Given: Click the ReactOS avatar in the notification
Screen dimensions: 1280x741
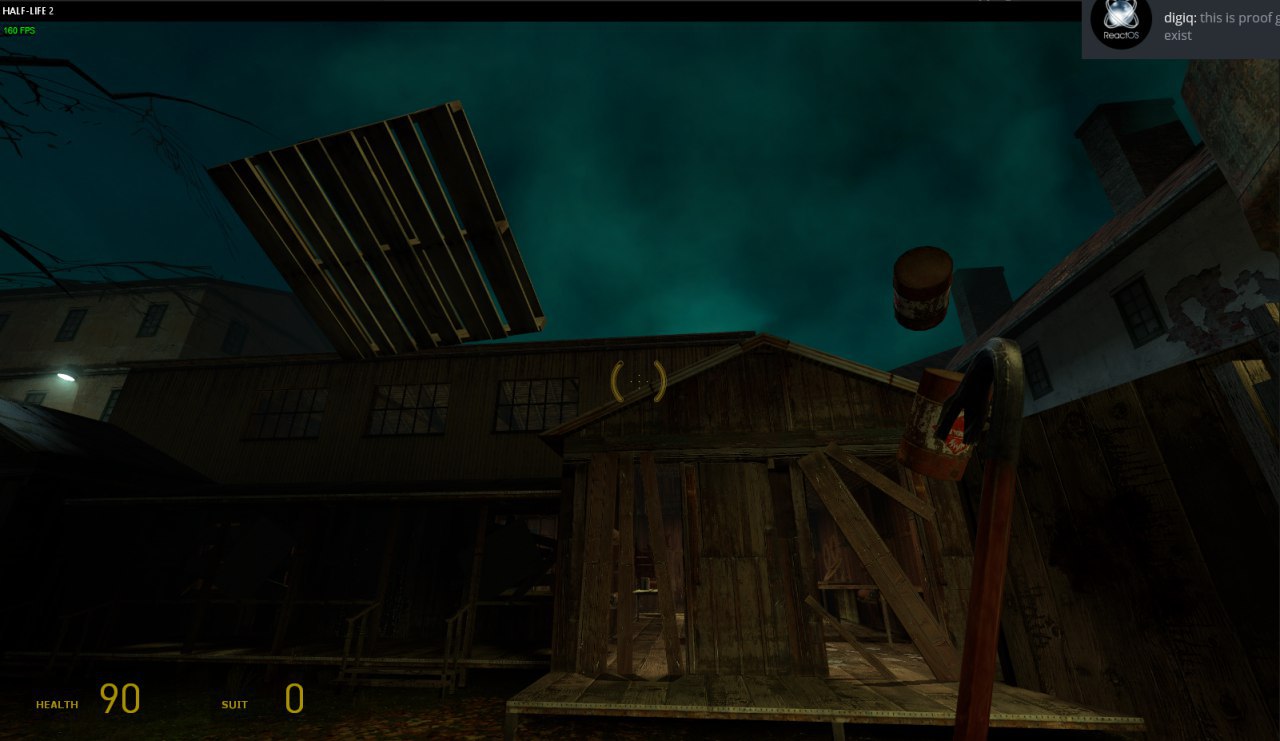Looking at the screenshot, I should pyautogui.click(x=1120, y=24).
